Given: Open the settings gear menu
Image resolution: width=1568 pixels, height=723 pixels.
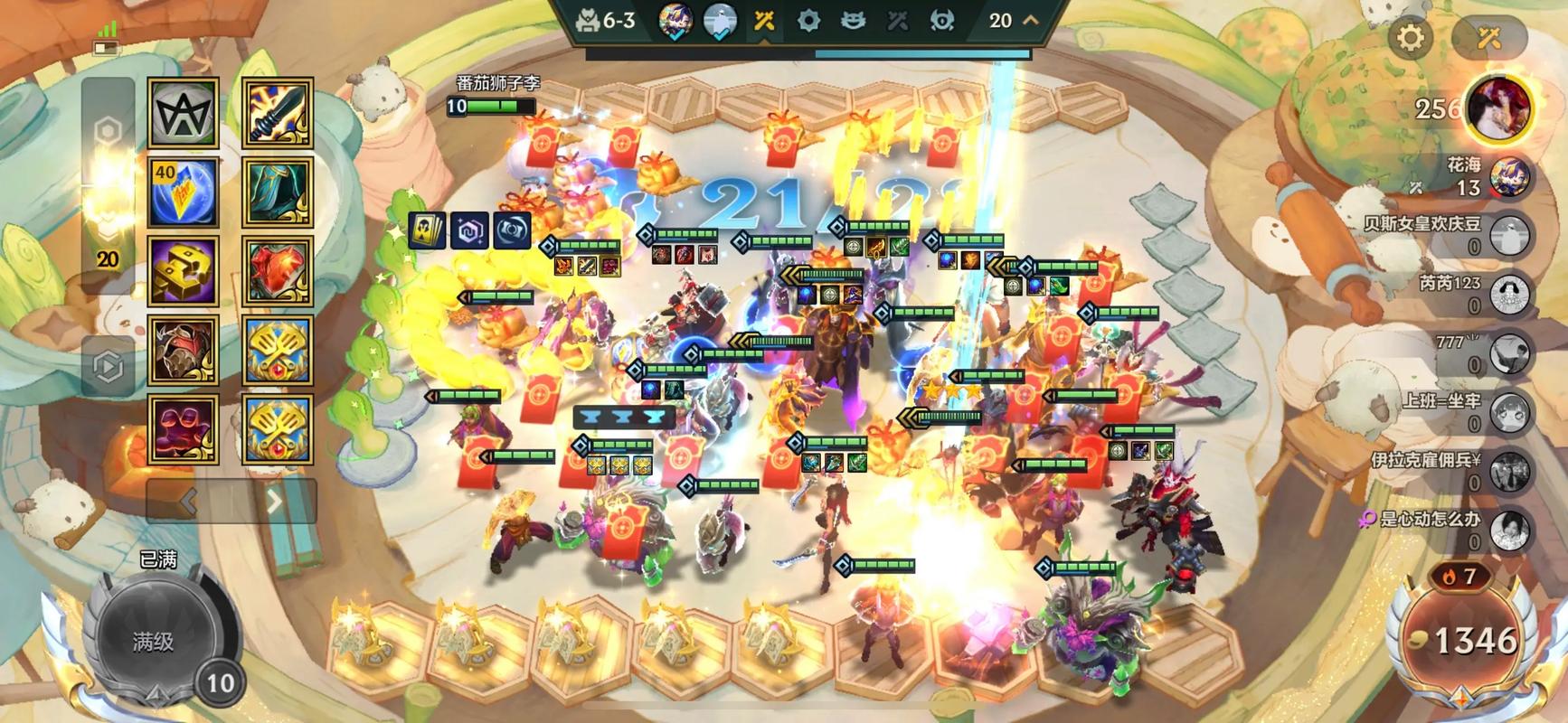Looking at the screenshot, I should pyautogui.click(x=1411, y=38).
